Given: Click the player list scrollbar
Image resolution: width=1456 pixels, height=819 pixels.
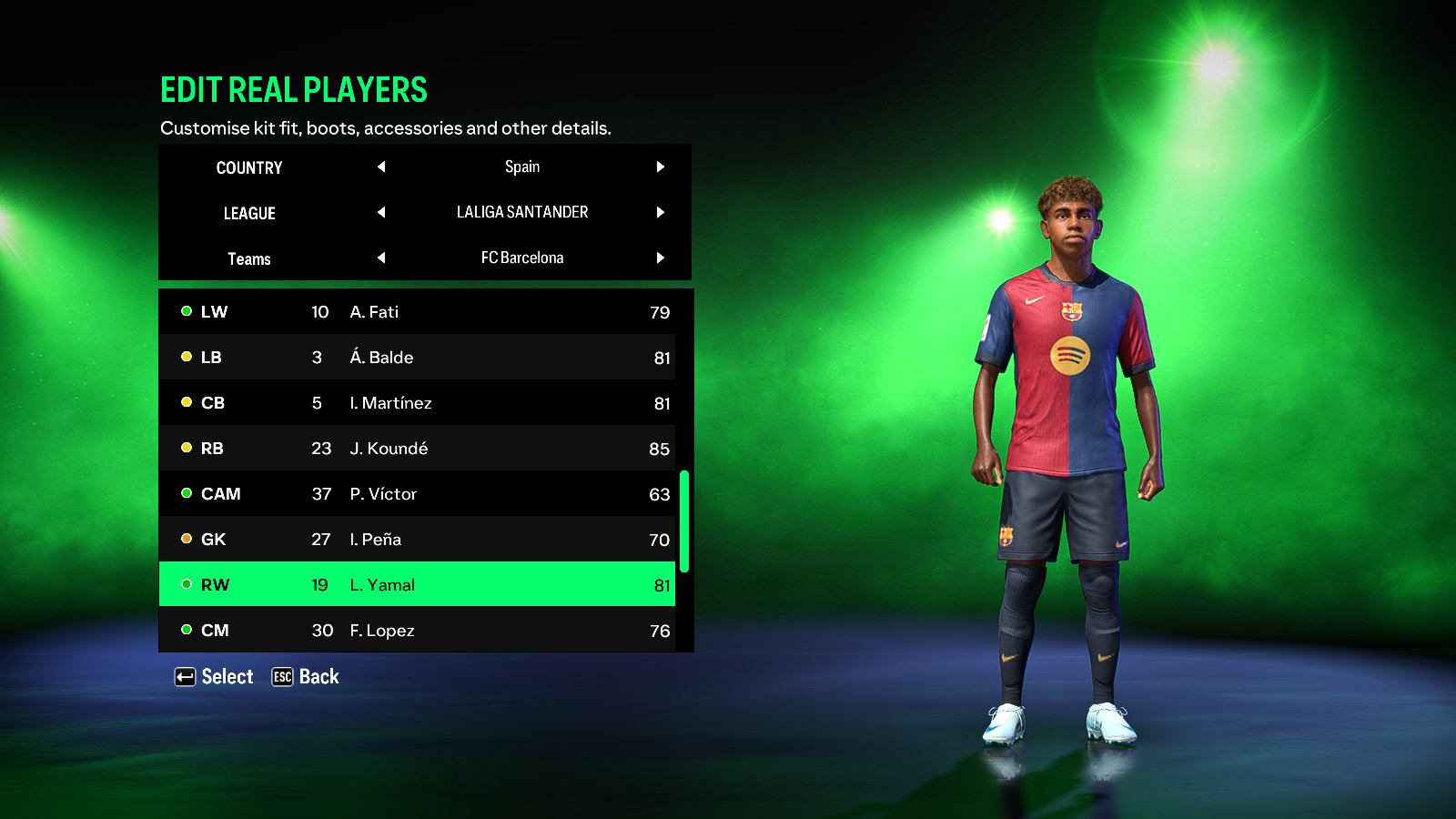Looking at the screenshot, I should pyautogui.click(x=684, y=521).
